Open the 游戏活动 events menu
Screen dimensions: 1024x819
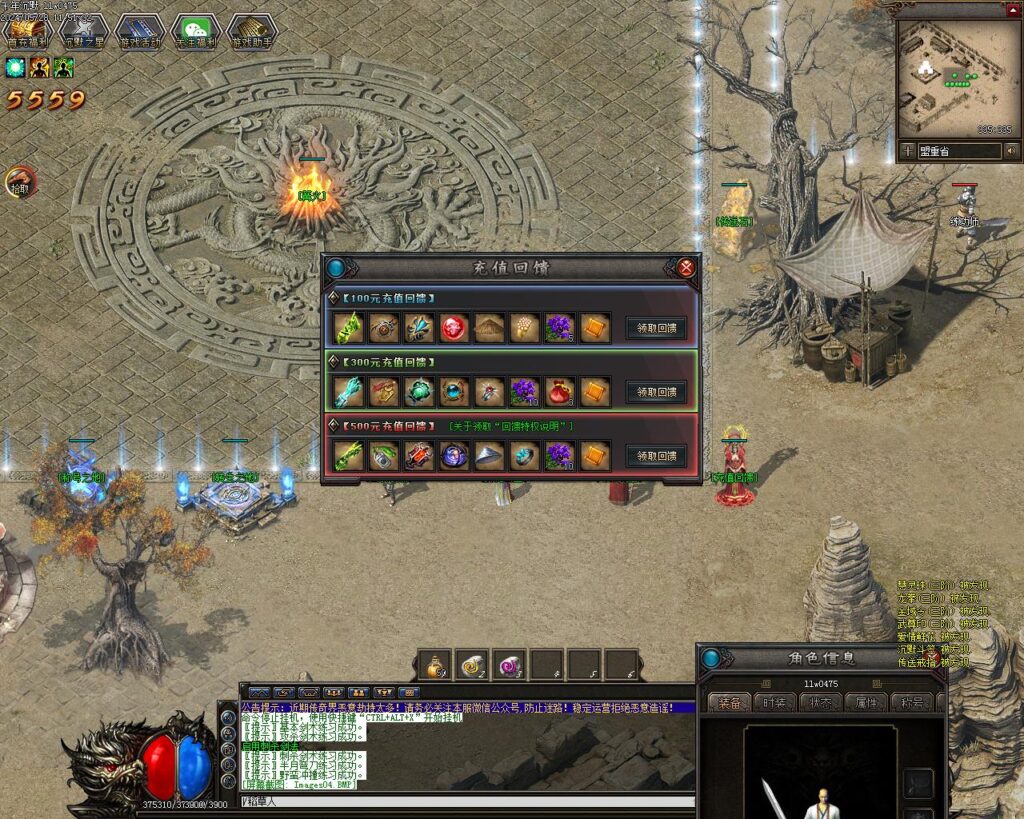point(140,33)
